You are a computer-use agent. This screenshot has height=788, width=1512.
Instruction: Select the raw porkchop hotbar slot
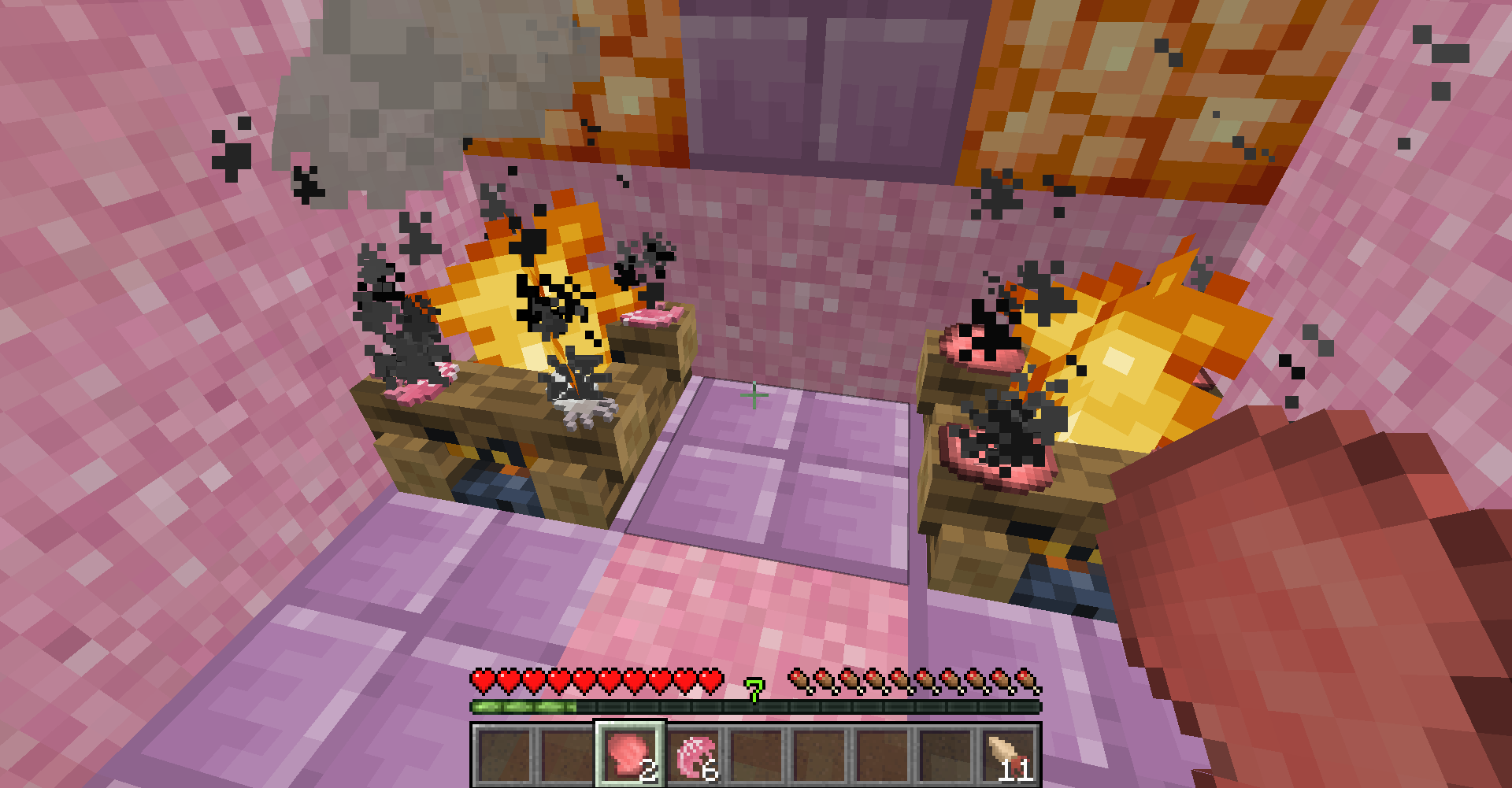629,755
